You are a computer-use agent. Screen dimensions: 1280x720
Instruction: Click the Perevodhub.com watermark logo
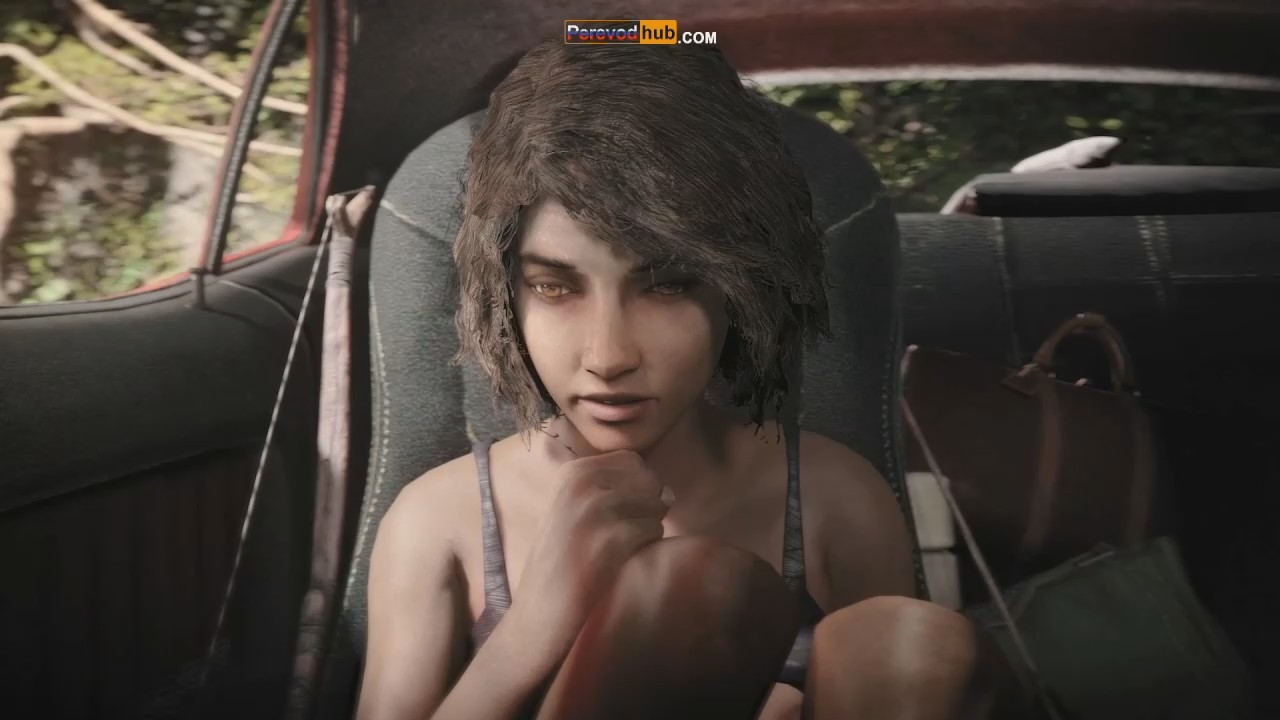point(640,34)
